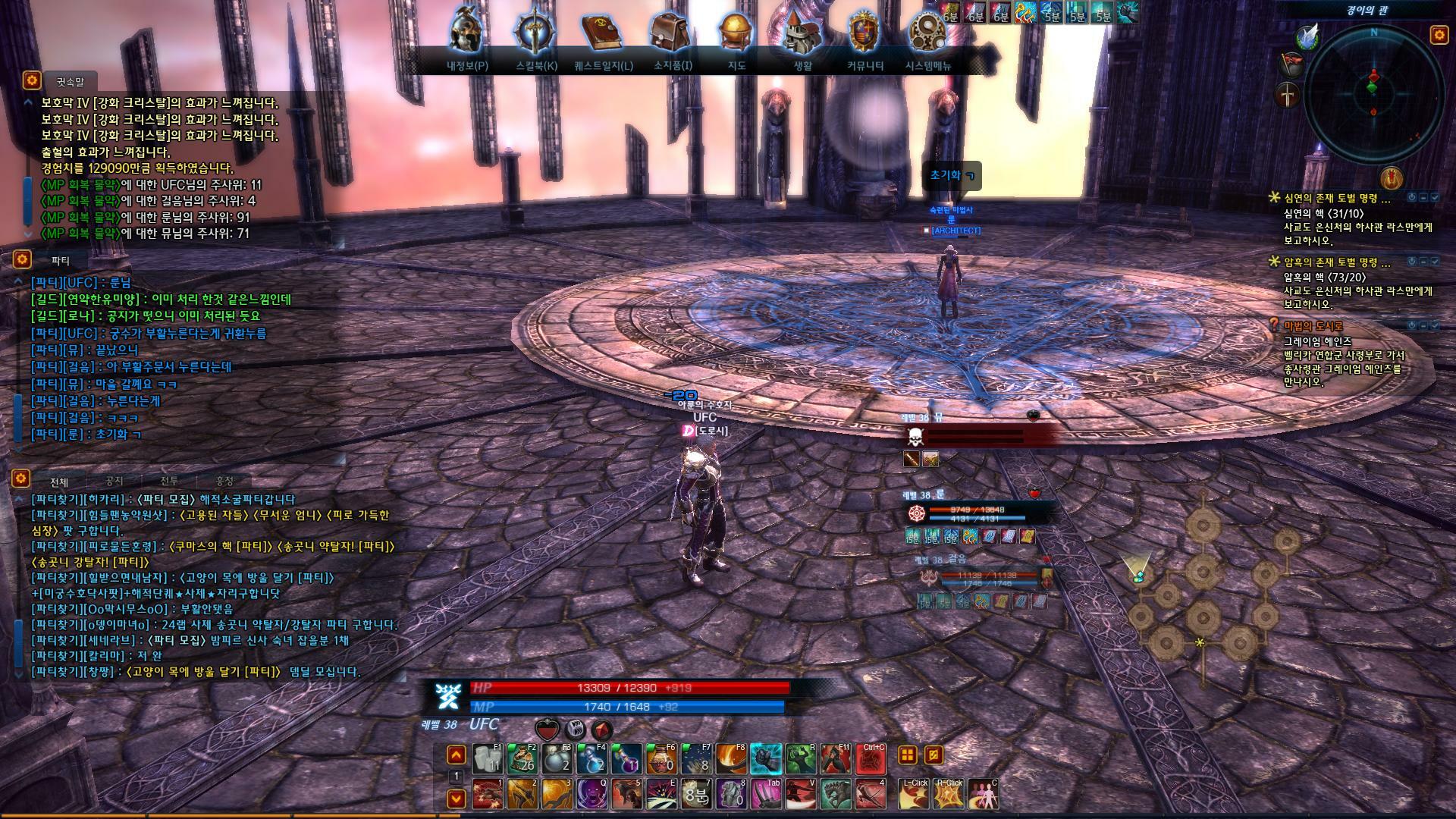Open the 시스템메뉴 system menu
The height and width of the screenshot is (819, 1456).
point(927,36)
